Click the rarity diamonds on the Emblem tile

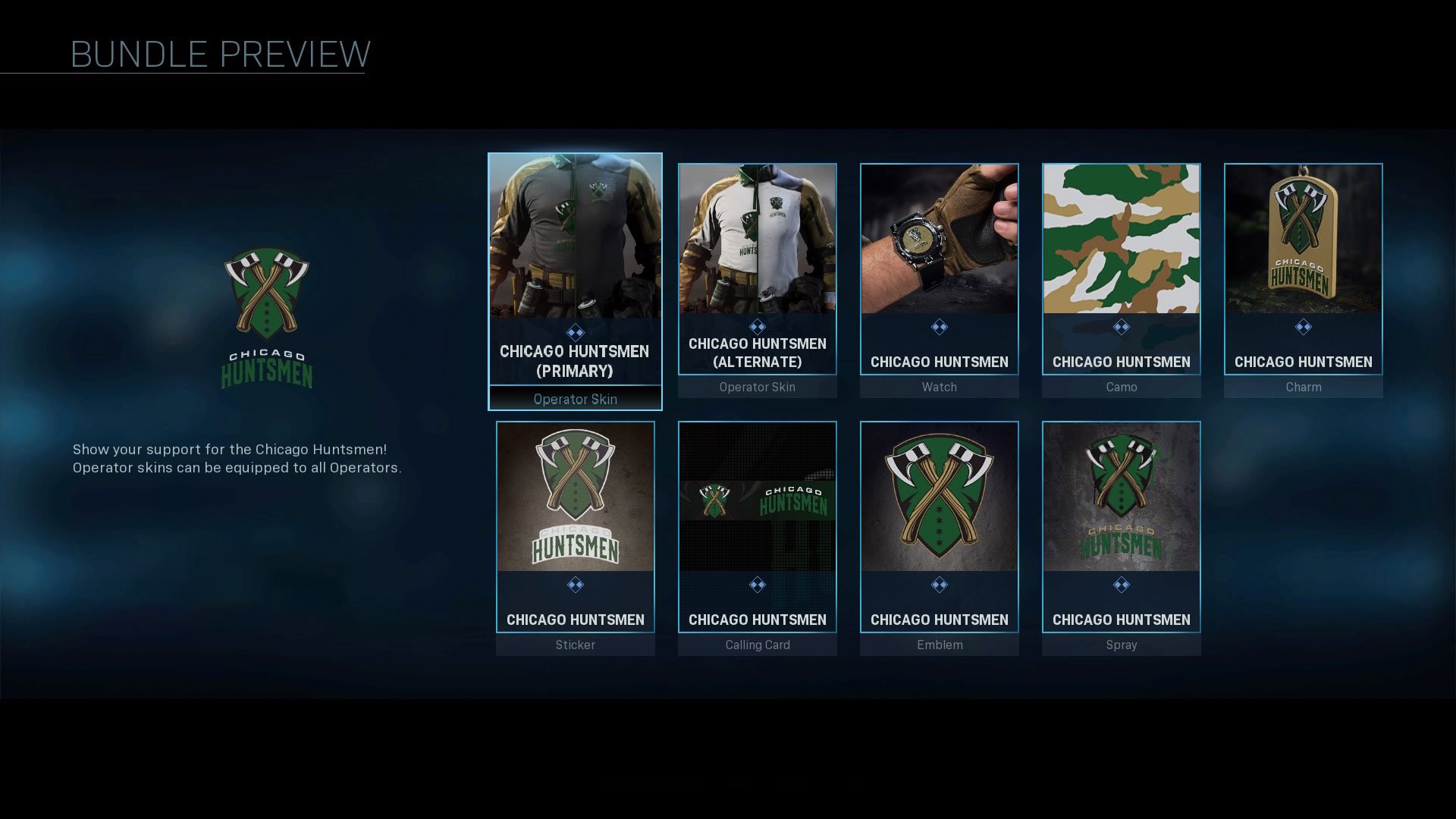pyautogui.click(x=940, y=585)
